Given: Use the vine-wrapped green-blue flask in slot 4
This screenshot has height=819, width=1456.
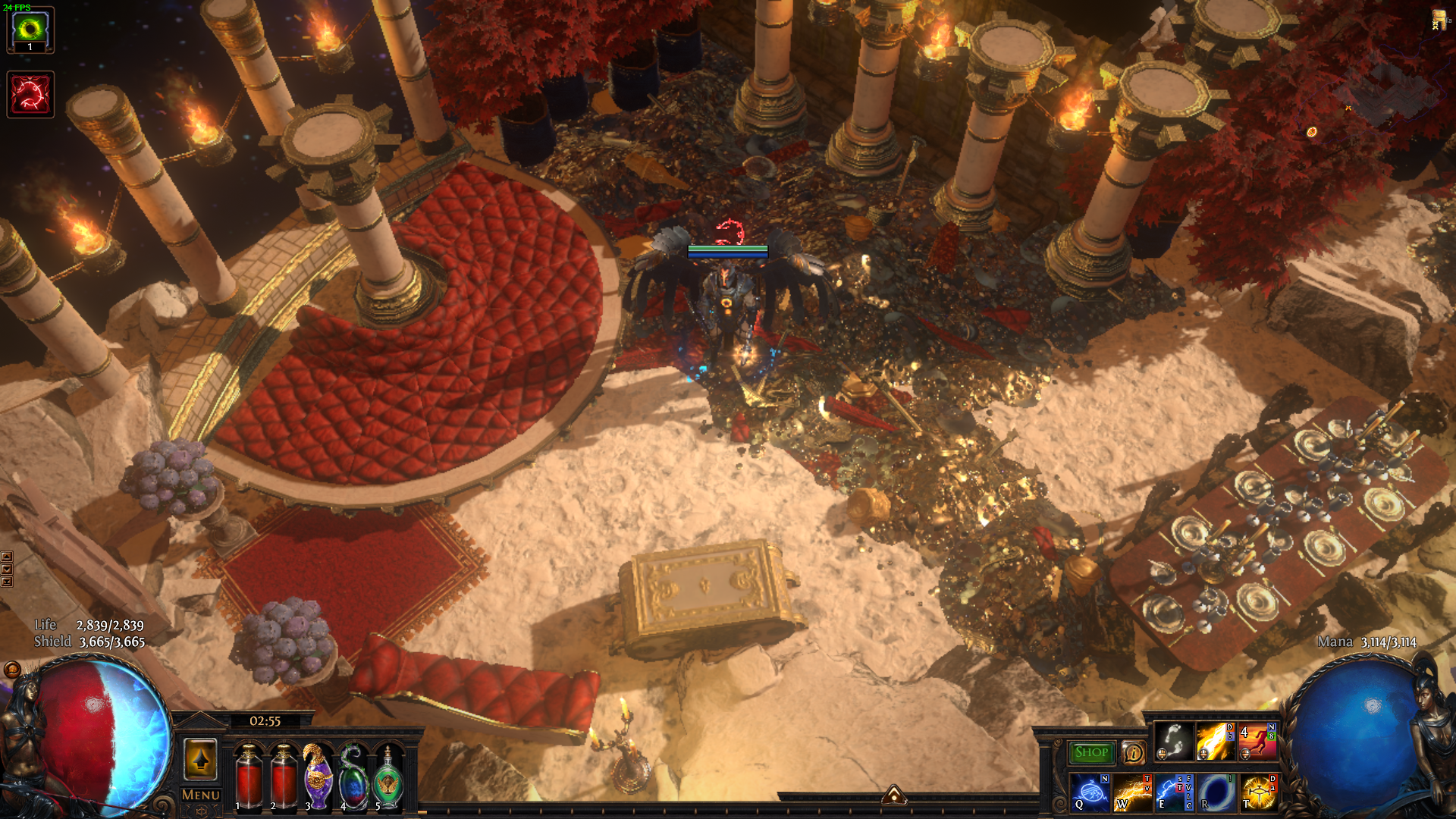Looking at the screenshot, I should [353, 777].
